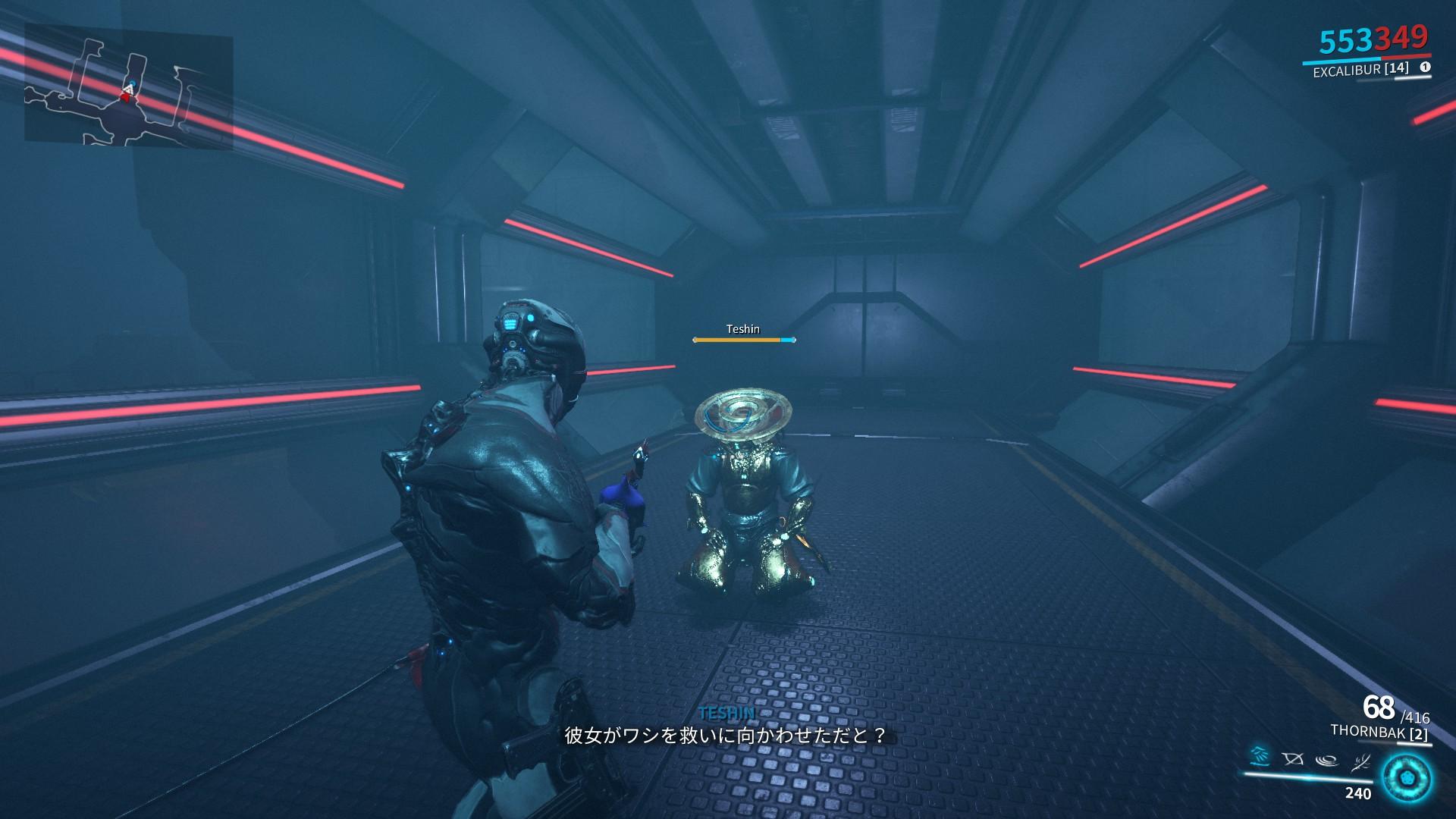This screenshot has width=1456, height=819.
Task: Click the Teshin name above his health bar
Action: coord(742,329)
